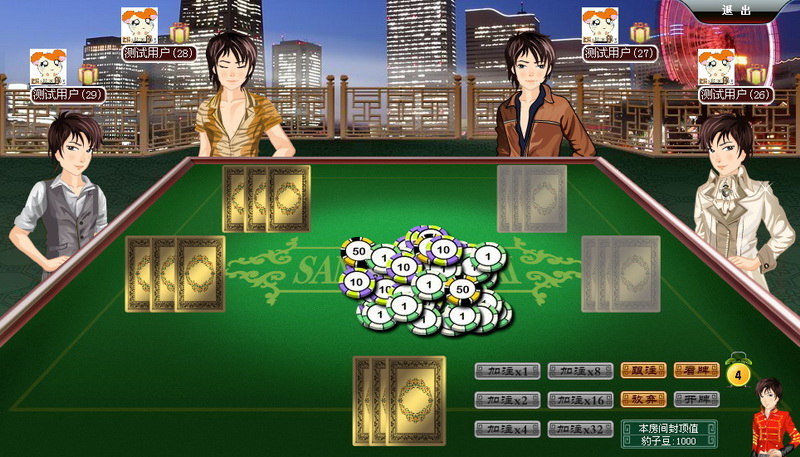This screenshot has width=800, height=457.
Task: Open gift box beside 测试用户(28)
Action: click(179, 33)
